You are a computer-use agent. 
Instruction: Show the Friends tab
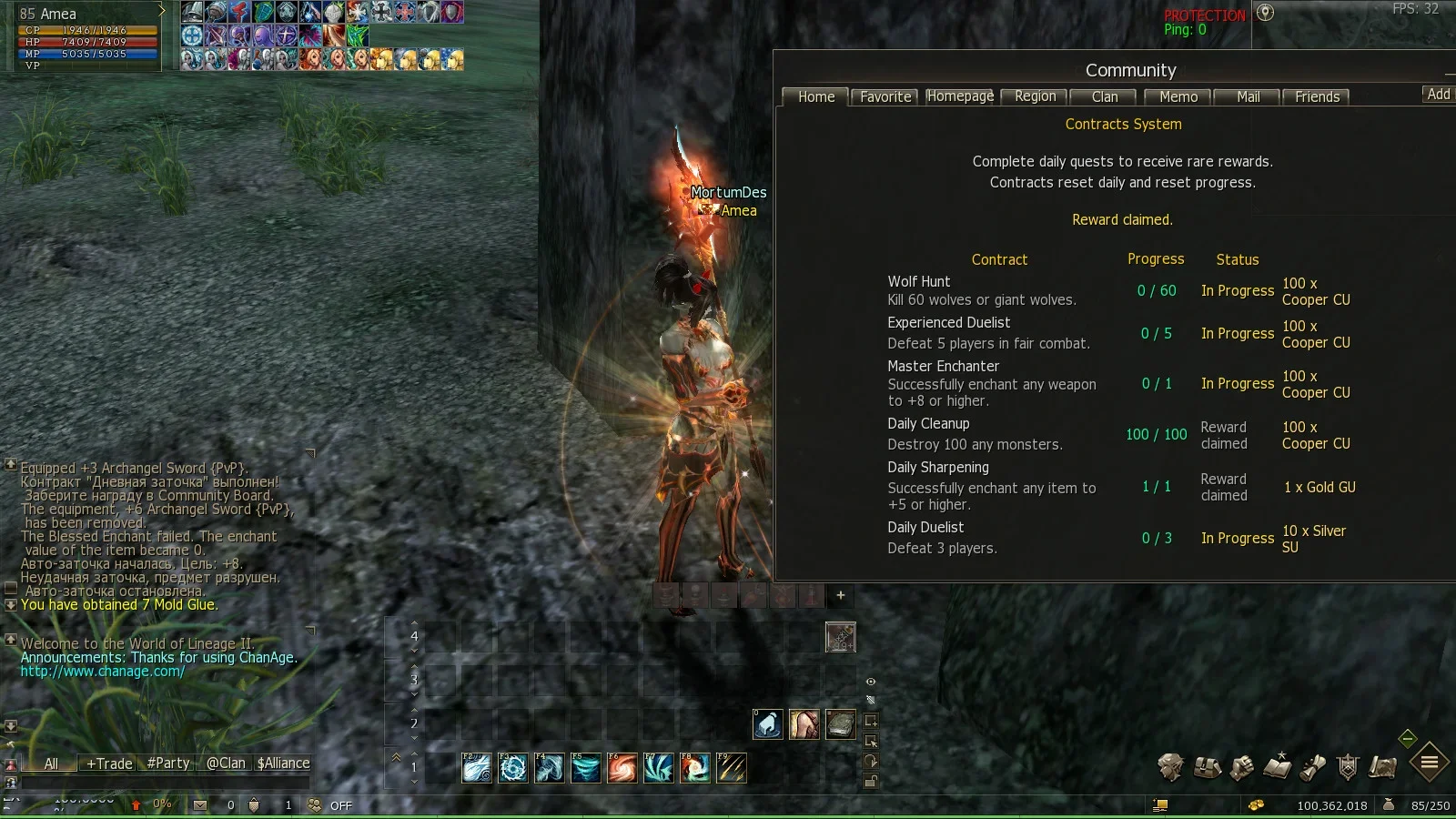(1317, 97)
